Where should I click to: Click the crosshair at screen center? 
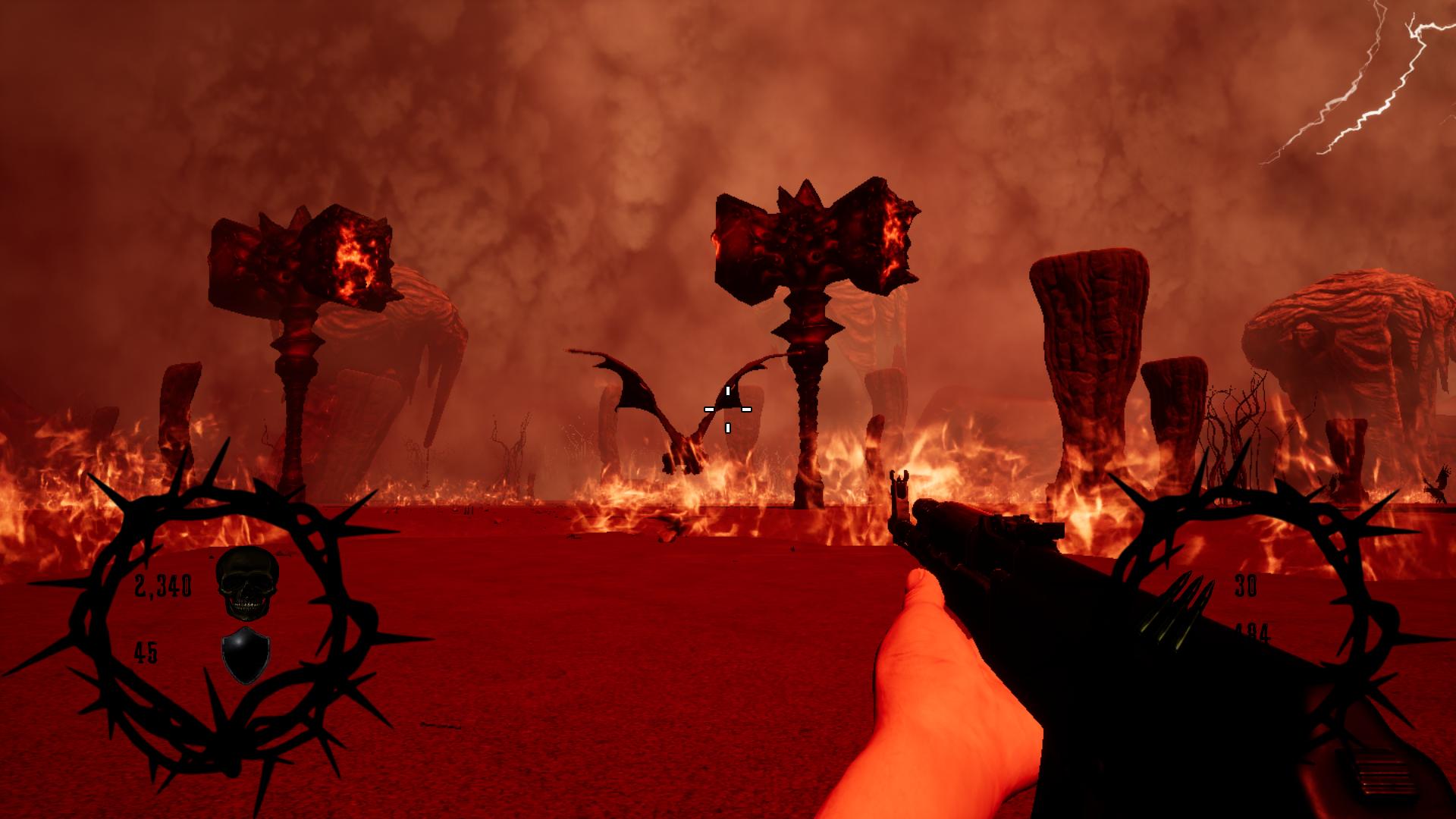(x=728, y=409)
